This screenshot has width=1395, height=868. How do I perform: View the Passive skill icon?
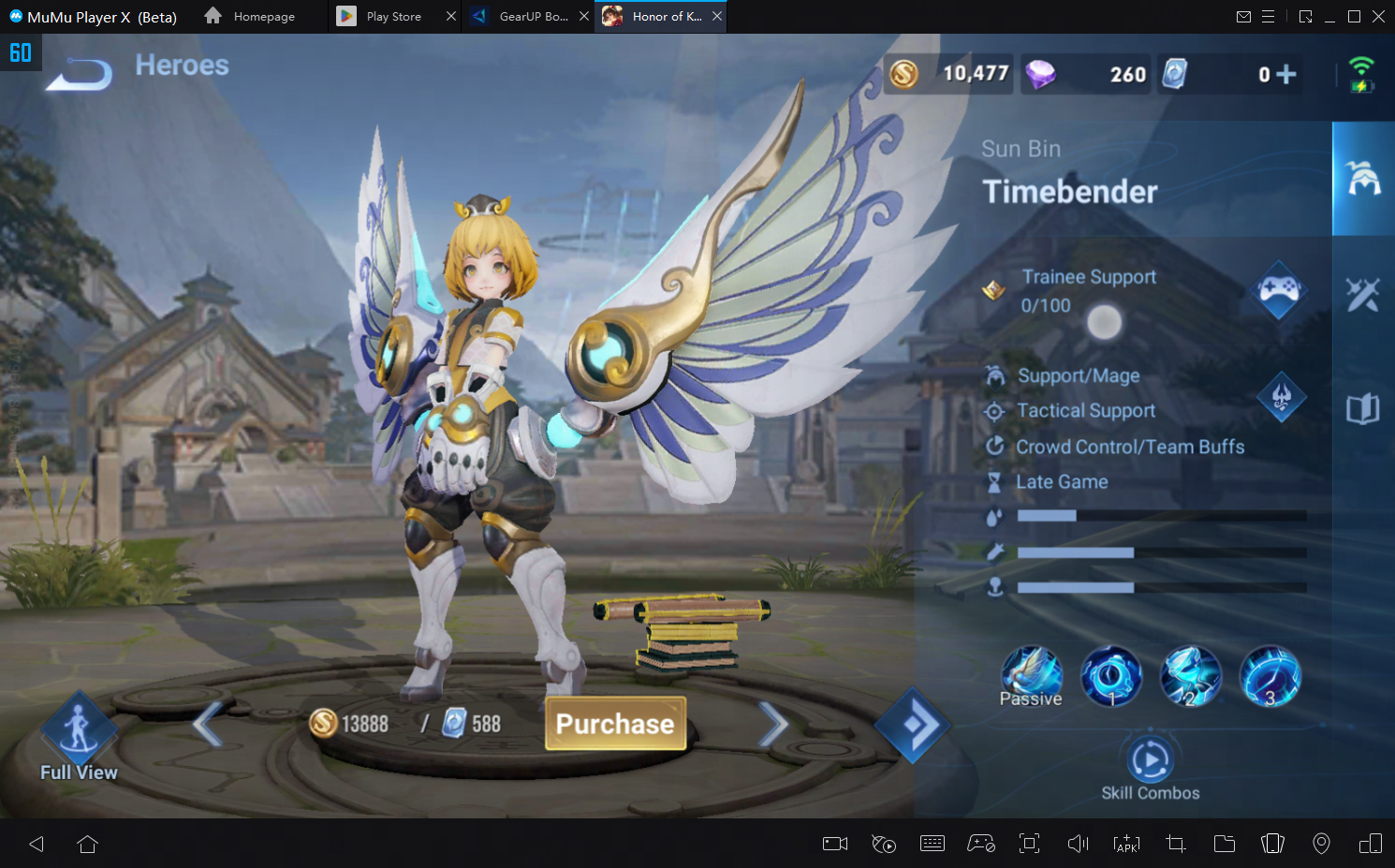click(1031, 675)
